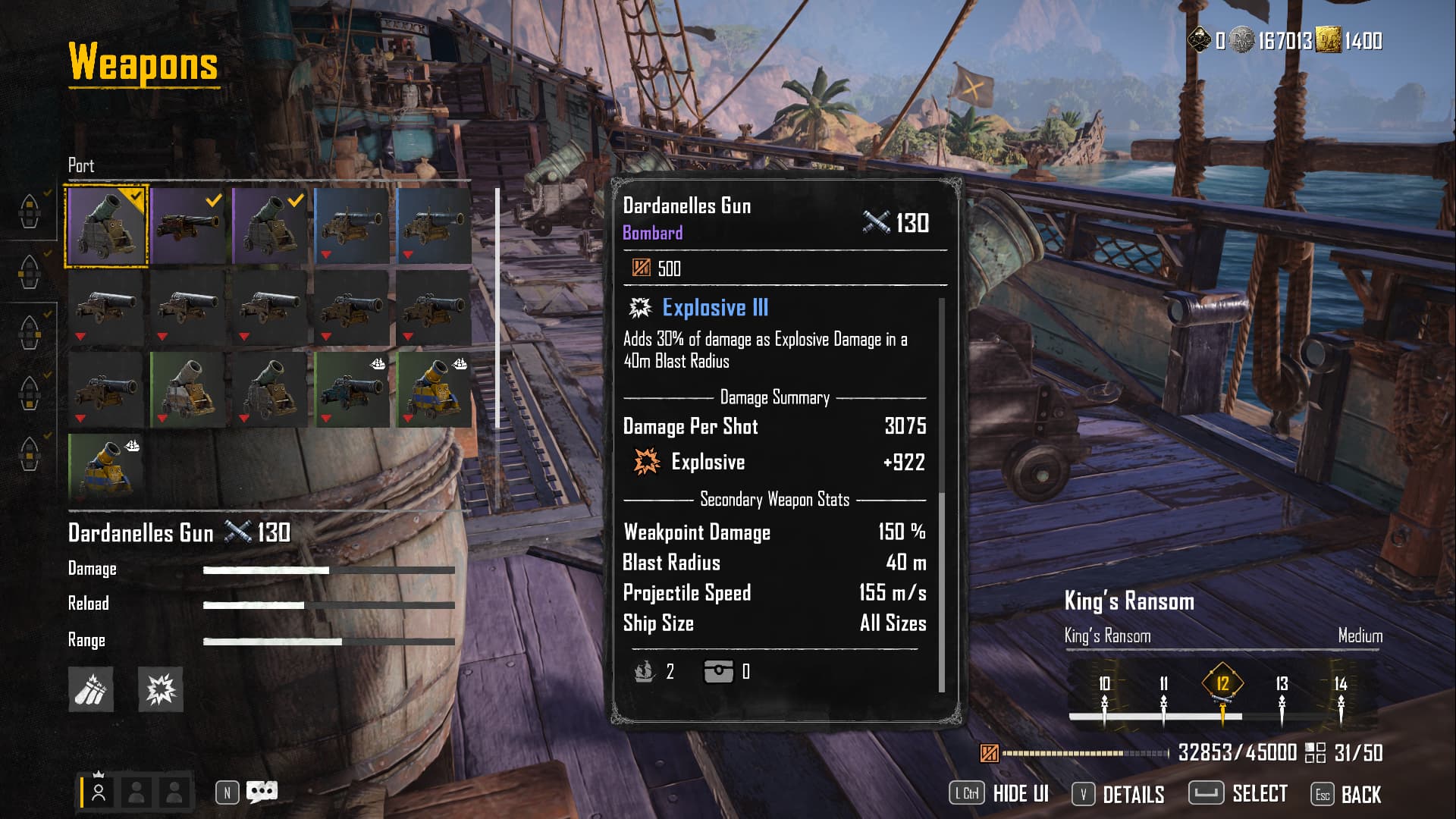Click the HIDE UI label
Image resolution: width=1456 pixels, height=819 pixels.
(1020, 794)
